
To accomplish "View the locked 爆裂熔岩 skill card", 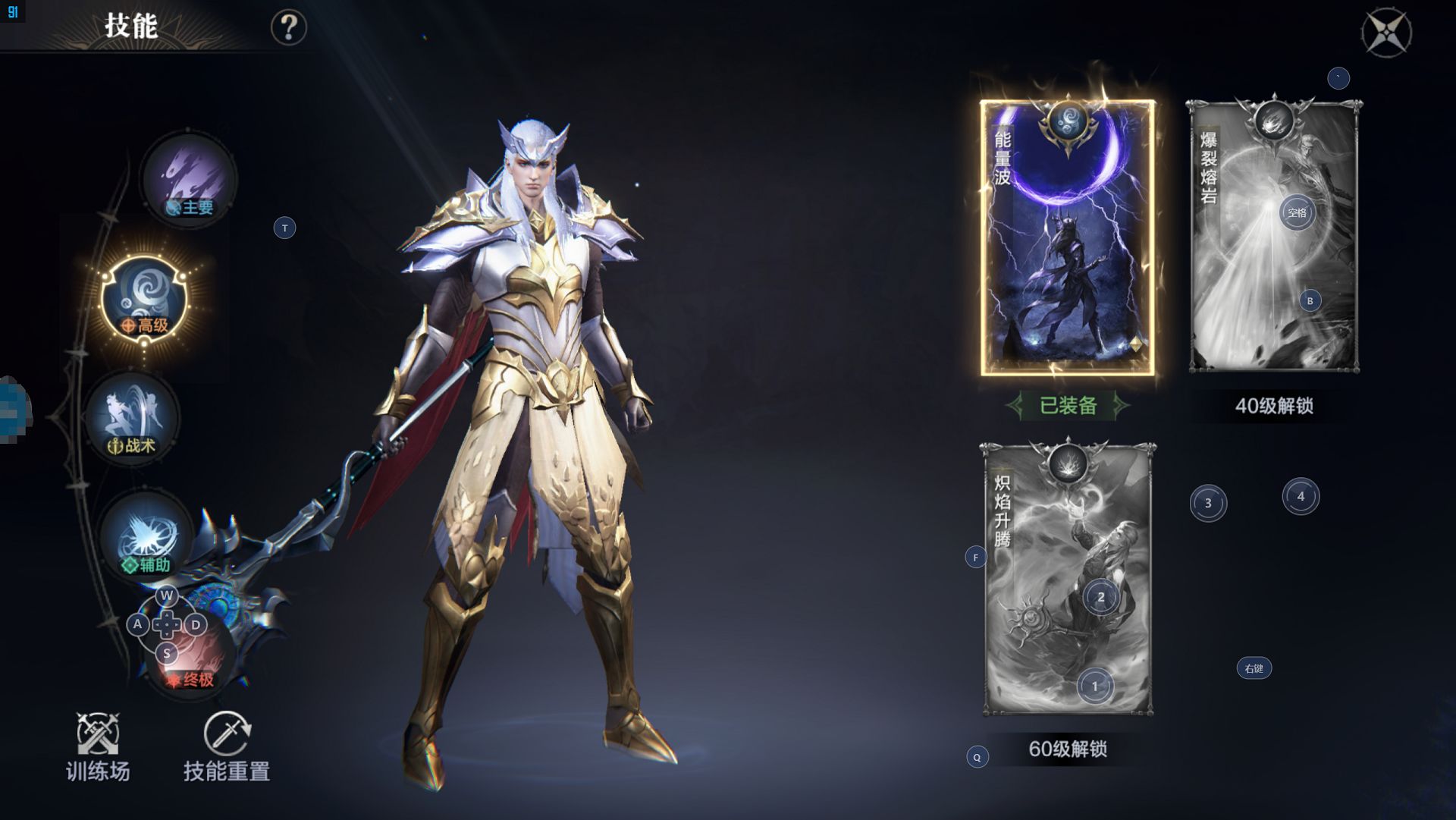I will 1273,236.
